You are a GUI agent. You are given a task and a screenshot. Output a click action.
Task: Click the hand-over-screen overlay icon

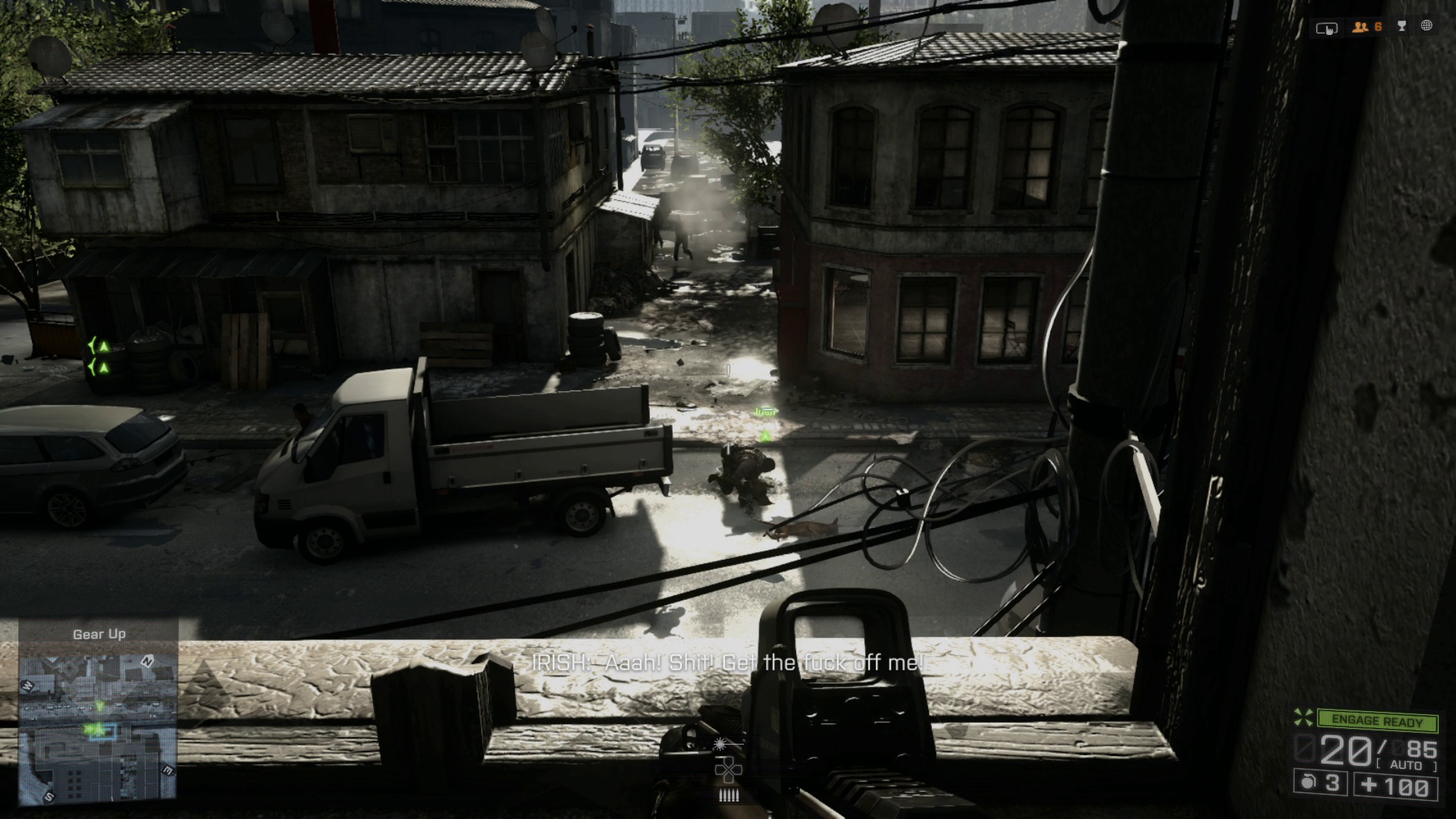(x=1326, y=28)
